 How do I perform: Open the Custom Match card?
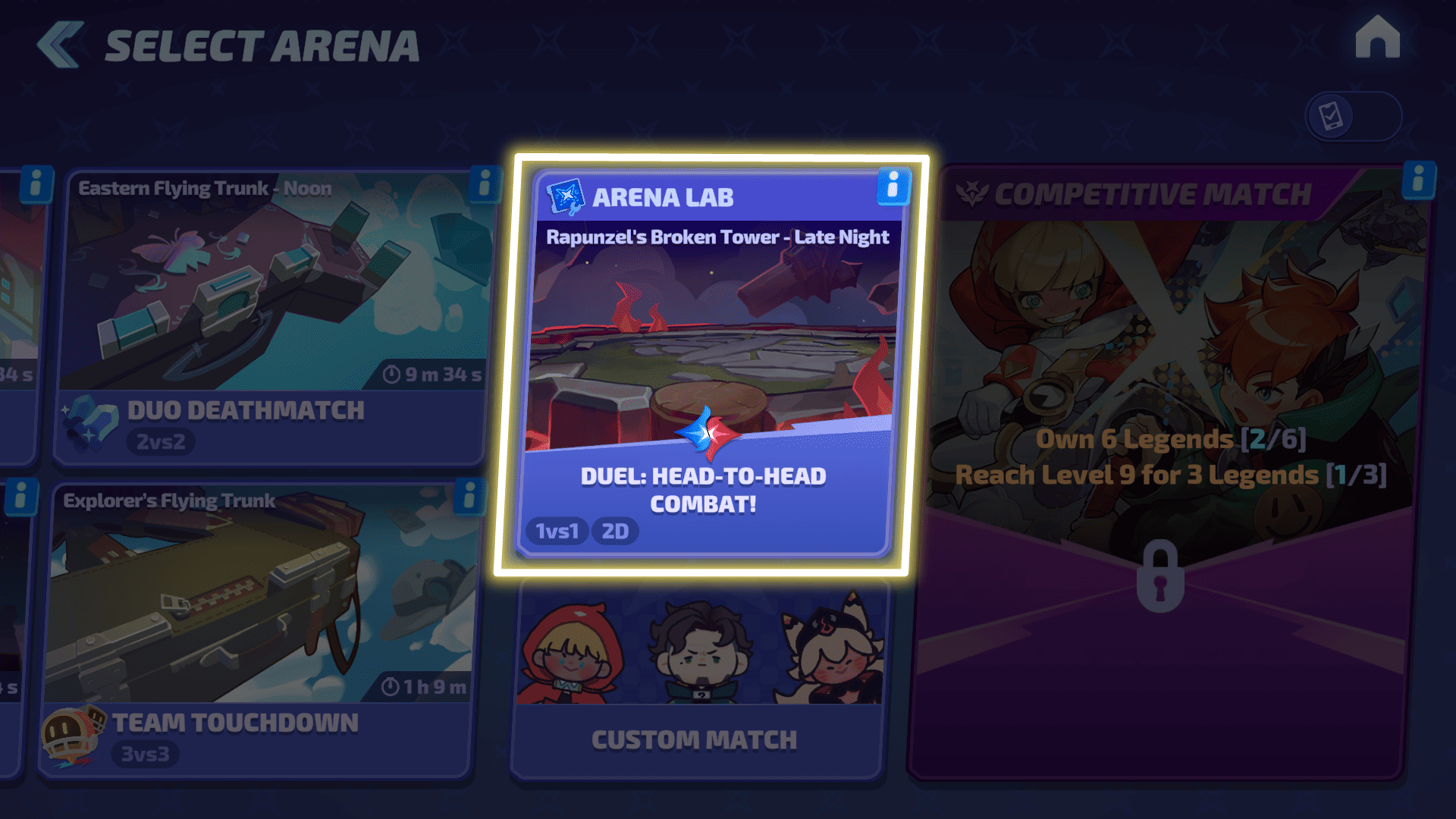698,682
